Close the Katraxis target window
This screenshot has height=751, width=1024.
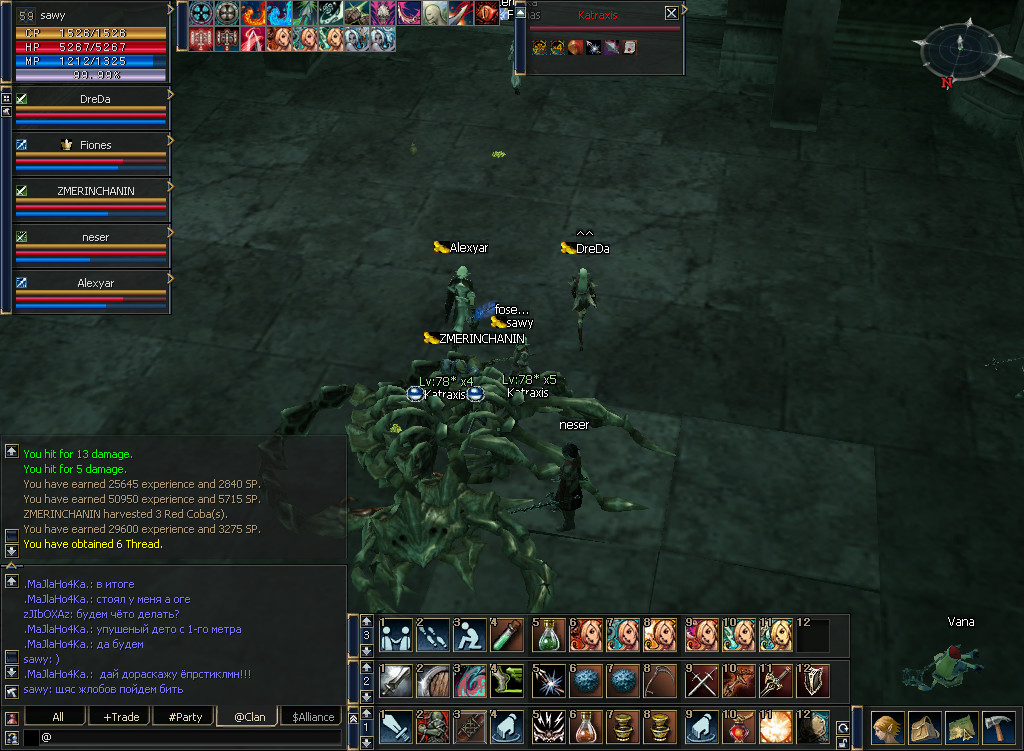click(x=671, y=13)
